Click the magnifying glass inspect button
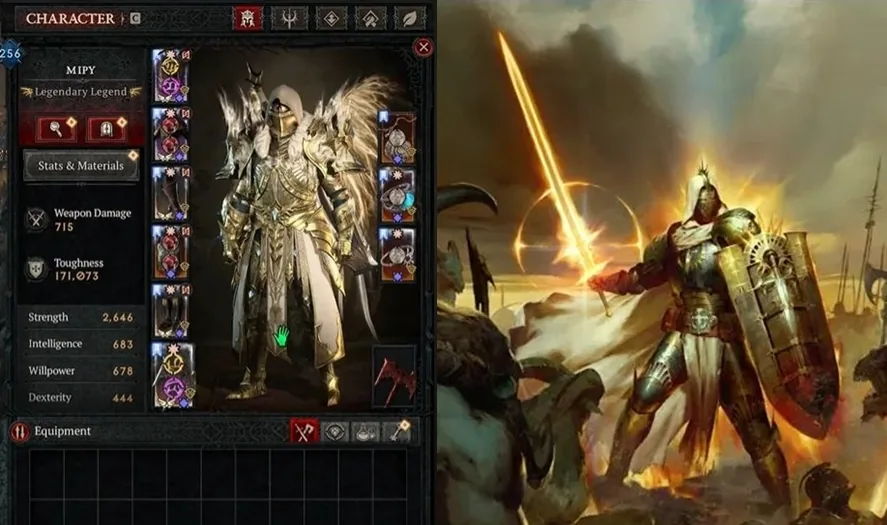 click(x=57, y=129)
